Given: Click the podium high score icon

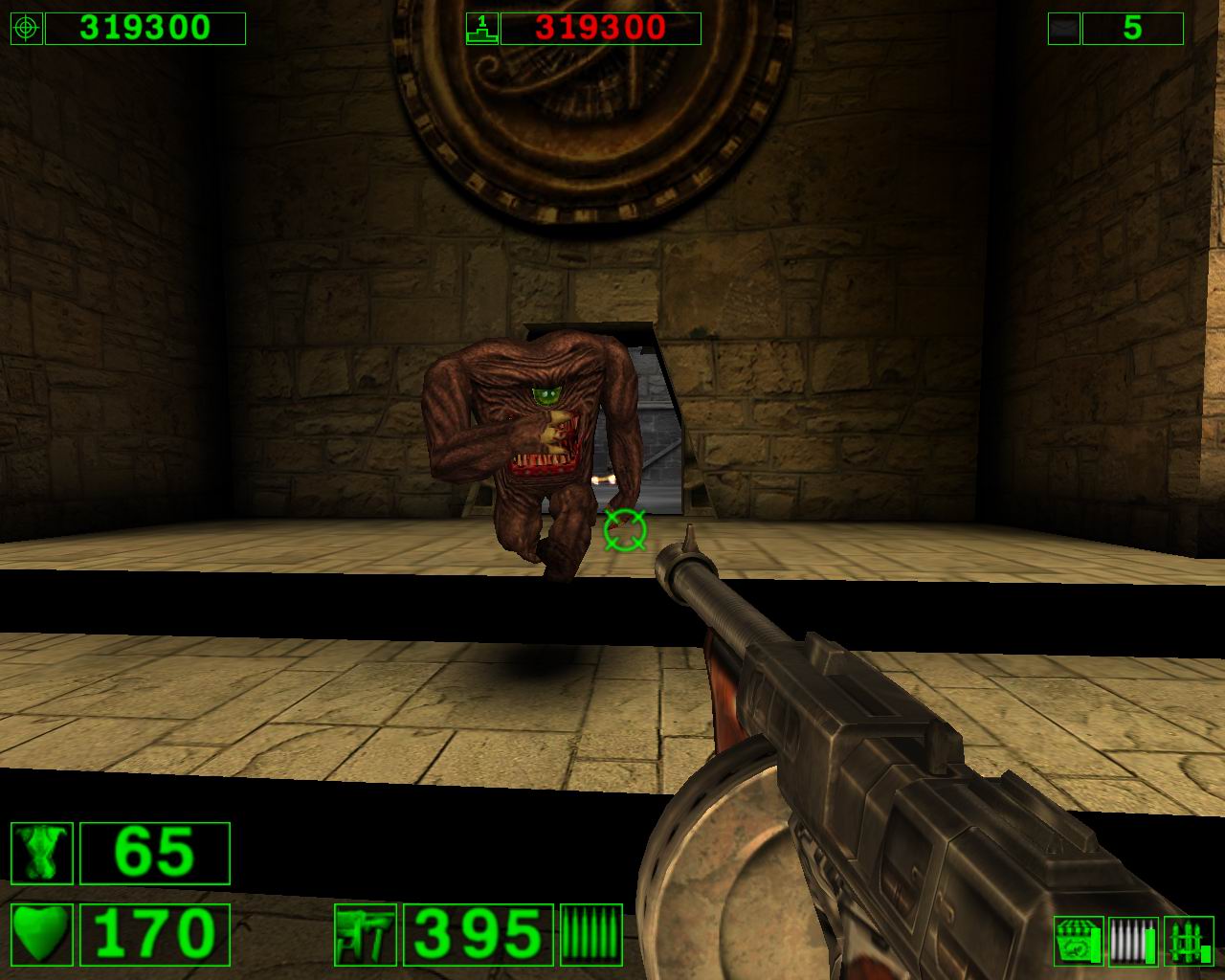Looking at the screenshot, I should [480, 29].
